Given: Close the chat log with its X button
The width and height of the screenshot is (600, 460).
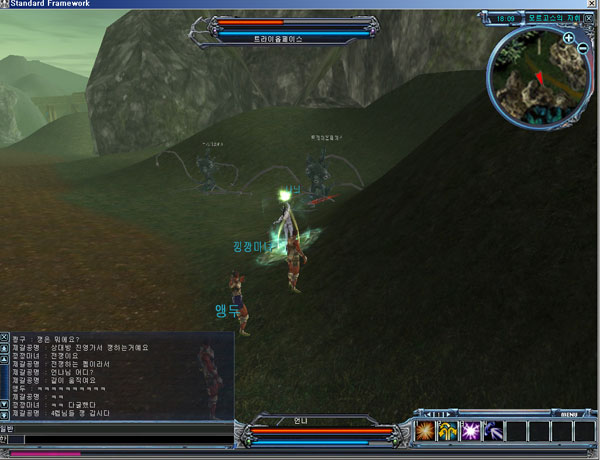Looking at the screenshot, I should 4,338.
